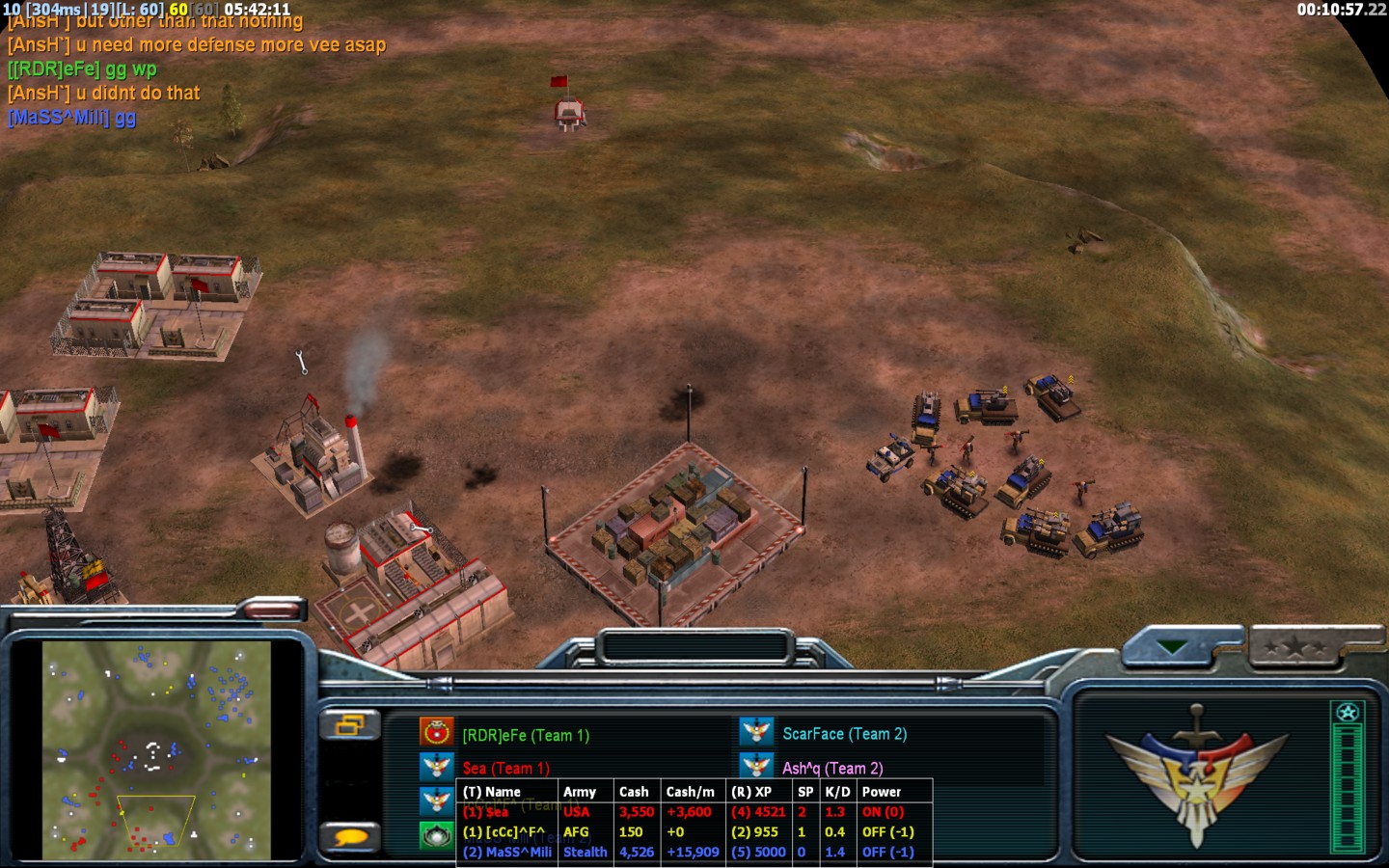Click the green faction emblem icon
This screenshot has width=1389, height=868.
[437, 835]
